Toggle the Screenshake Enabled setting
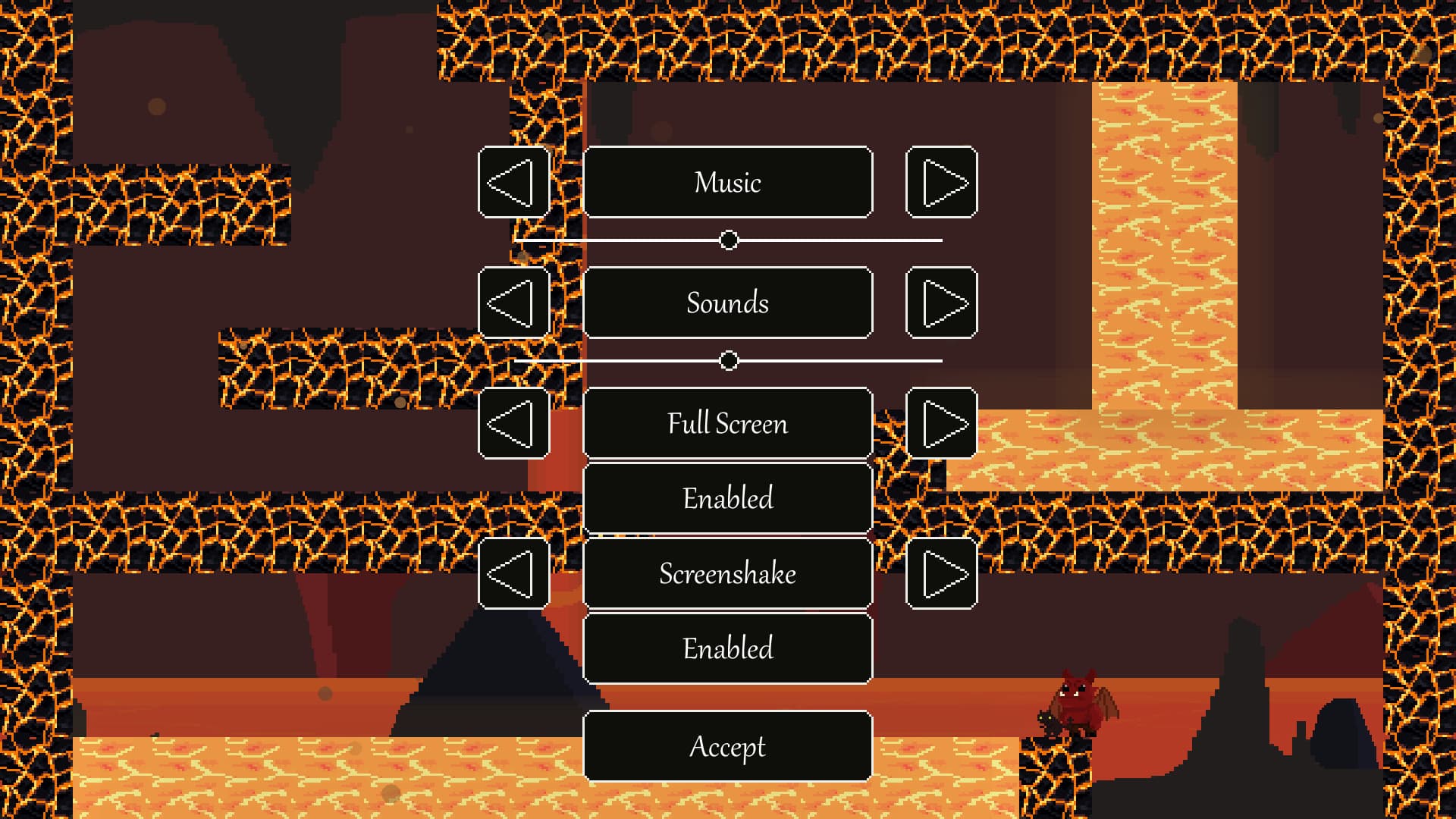Image resolution: width=1456 pixels, height=819 pixels. [x=728, y=648]
